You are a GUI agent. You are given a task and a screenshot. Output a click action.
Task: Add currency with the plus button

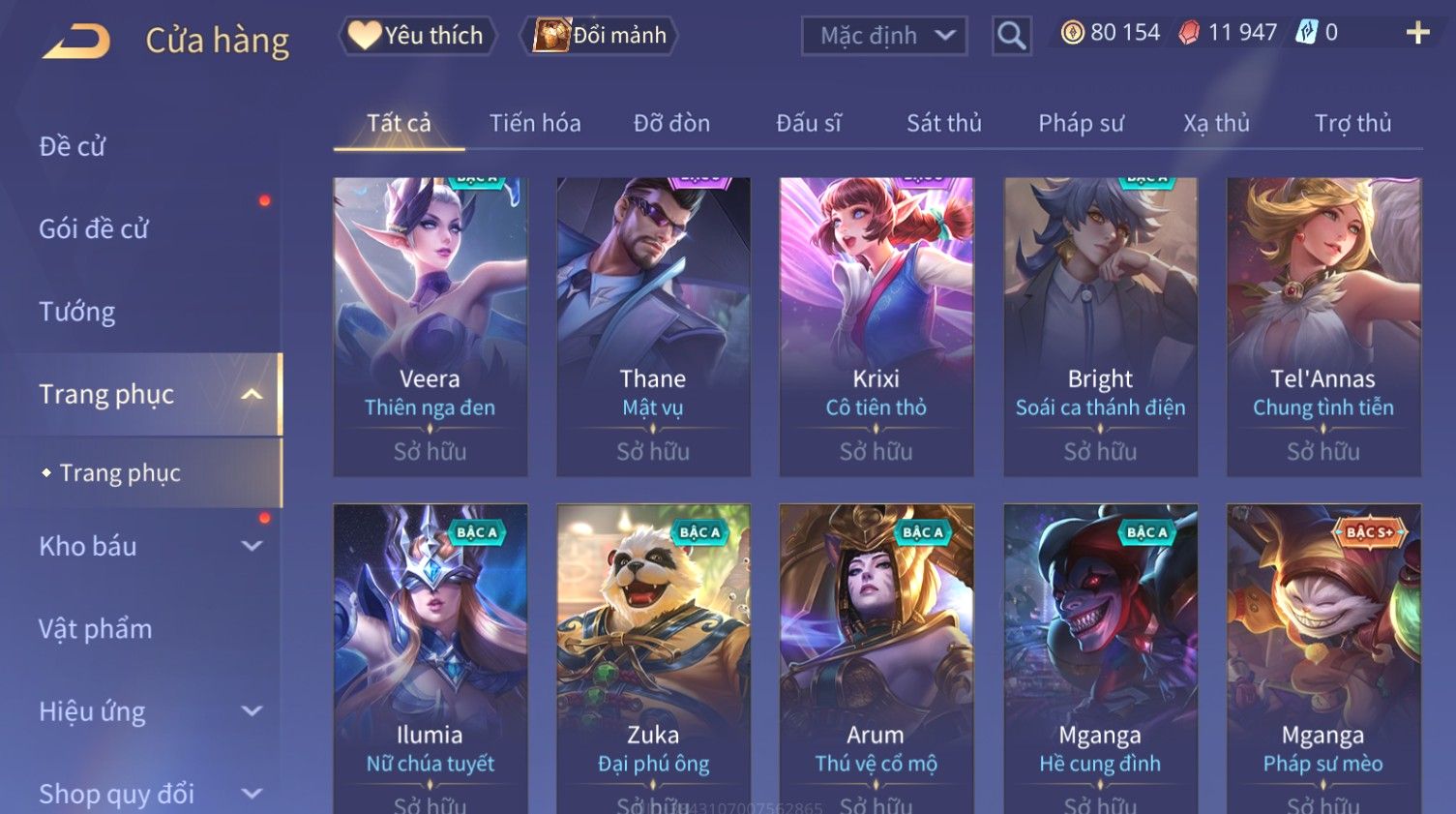1417,33
